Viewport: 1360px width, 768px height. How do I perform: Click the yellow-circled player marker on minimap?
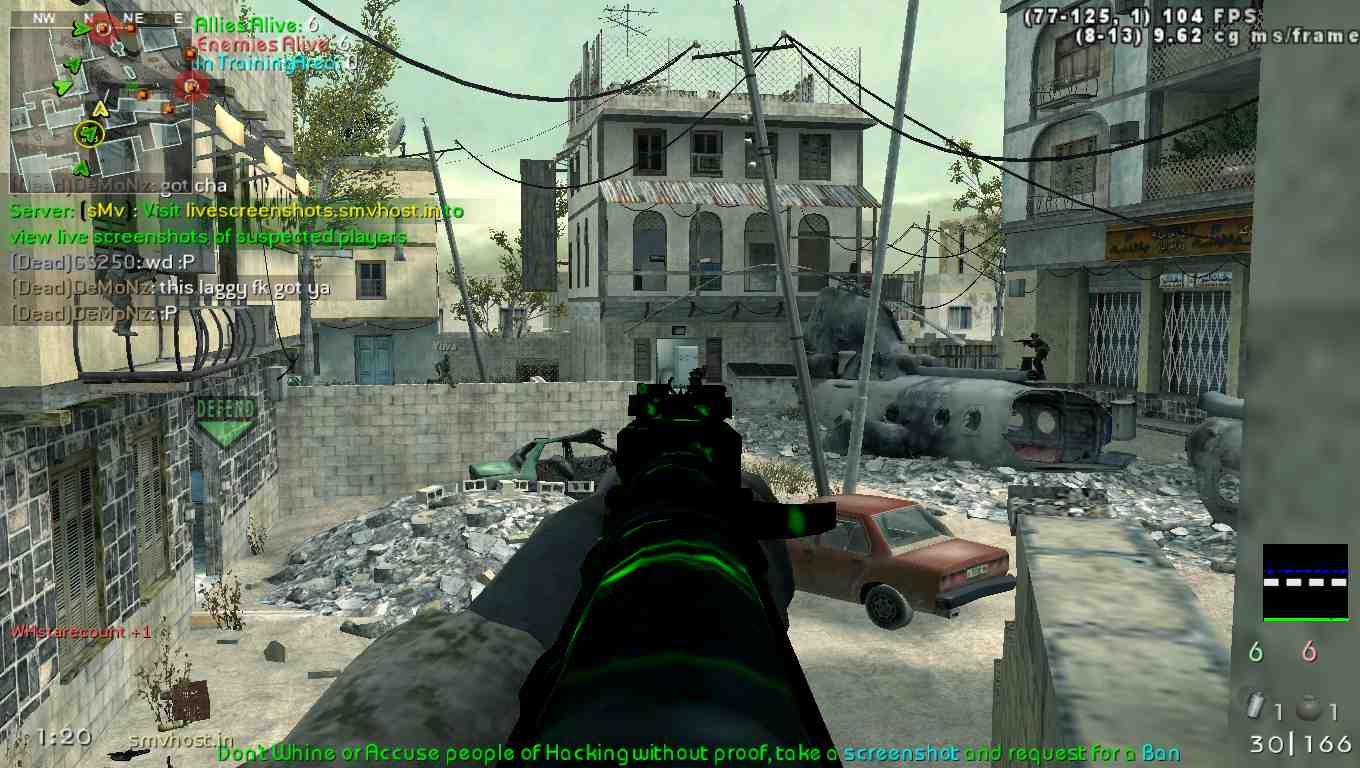(90, 133)
